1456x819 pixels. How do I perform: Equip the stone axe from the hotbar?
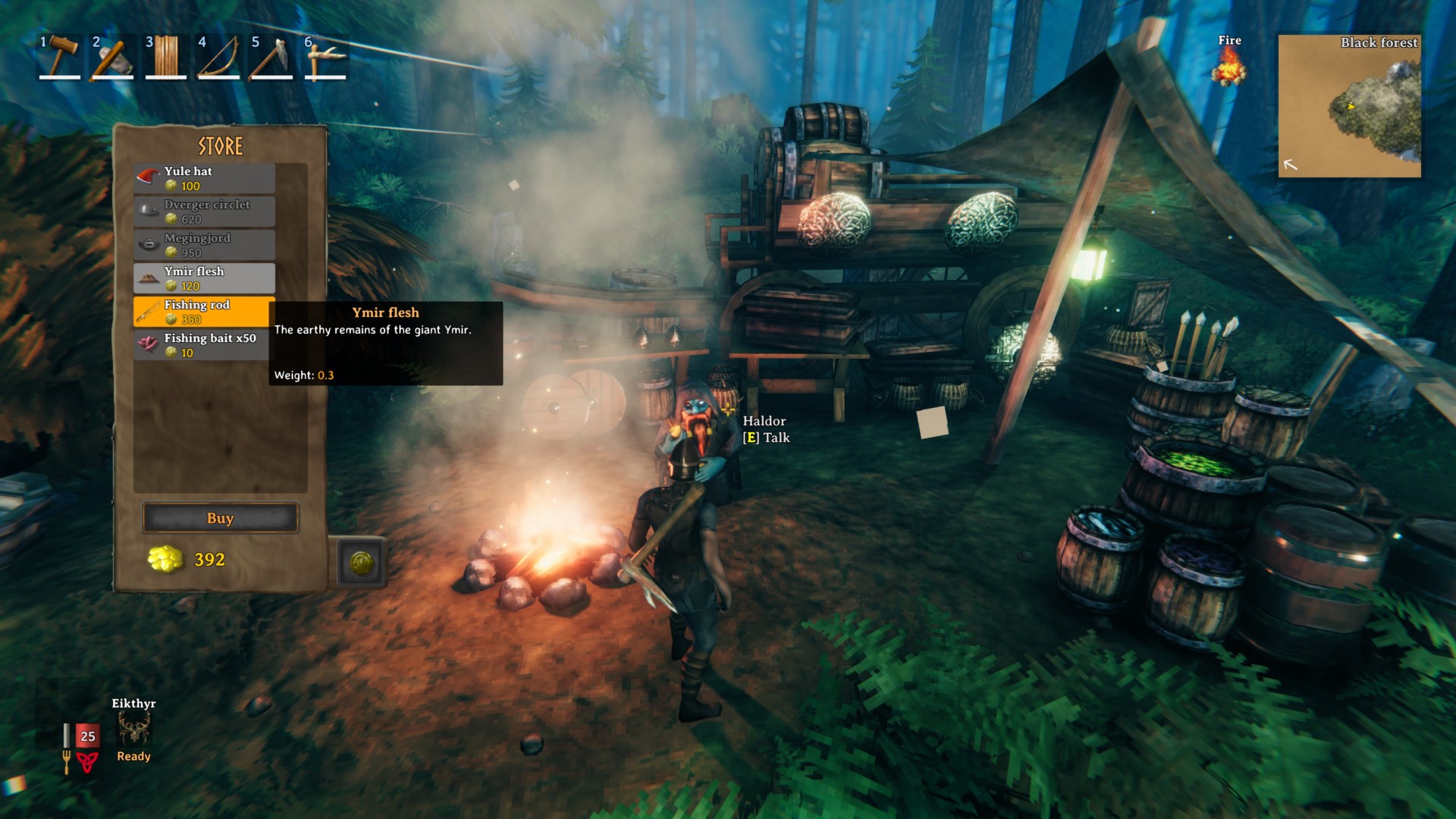(113, 56)
